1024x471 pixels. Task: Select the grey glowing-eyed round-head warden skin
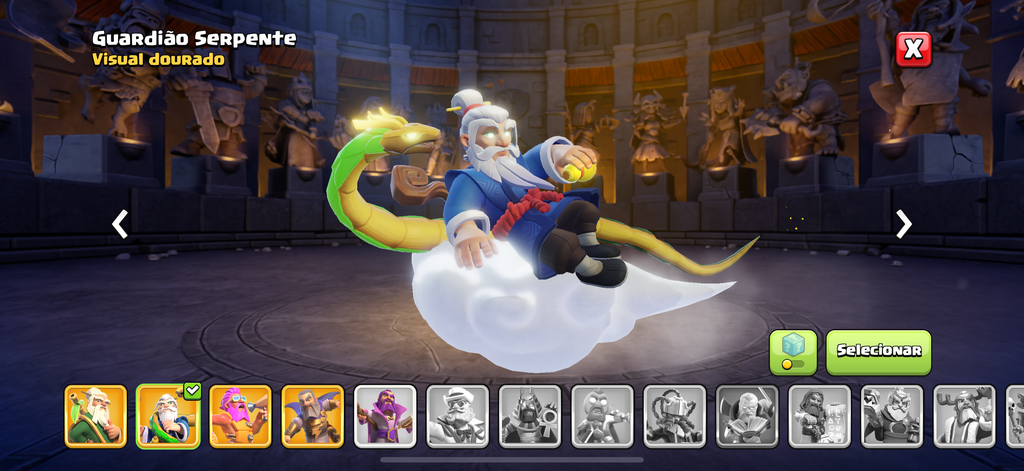tap(602, 415)
